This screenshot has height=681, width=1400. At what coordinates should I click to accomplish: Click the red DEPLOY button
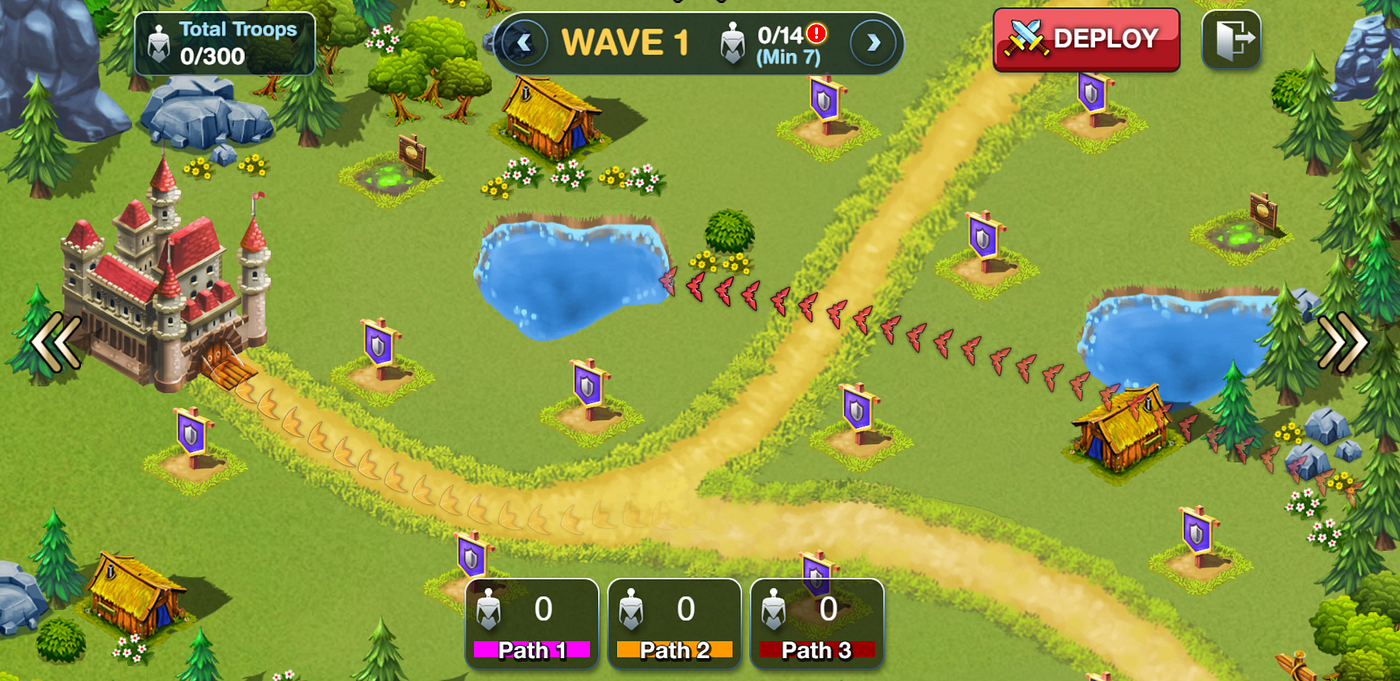coord(1086,40)
